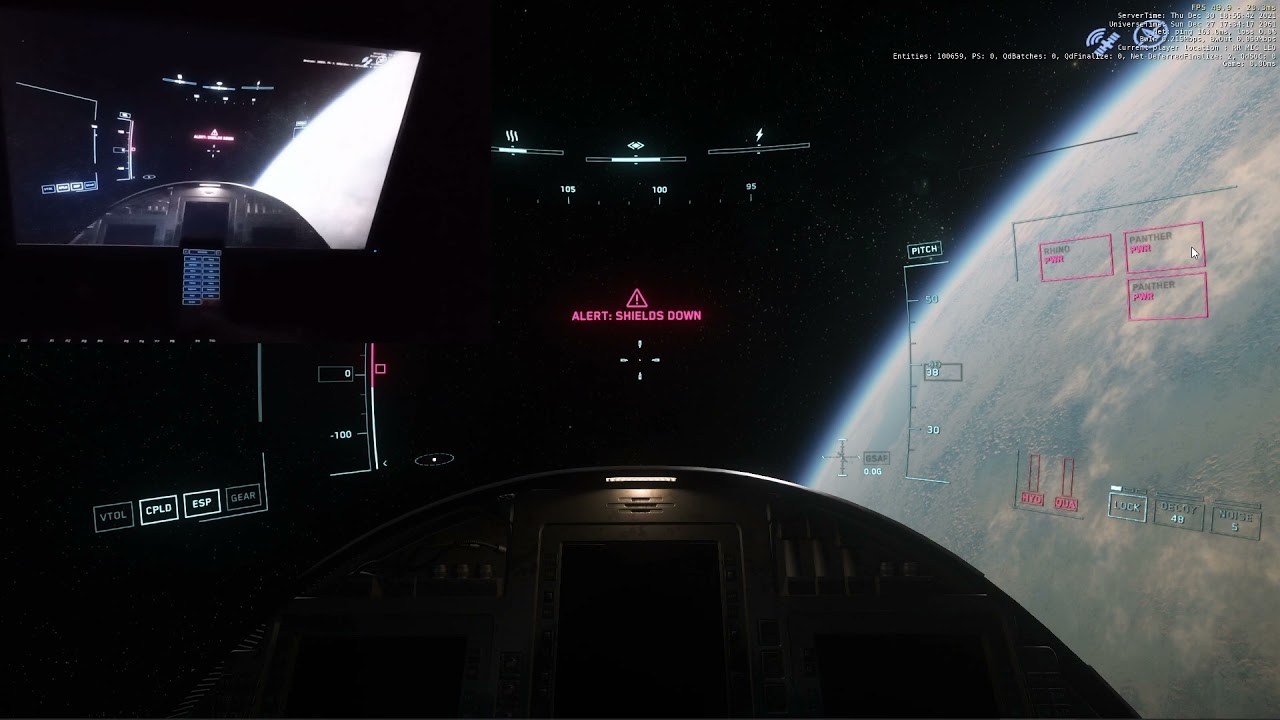This screenshot has width=1280, height=720.
Task: Click the PITCH ladder label
Action: [x=923, y=250]
